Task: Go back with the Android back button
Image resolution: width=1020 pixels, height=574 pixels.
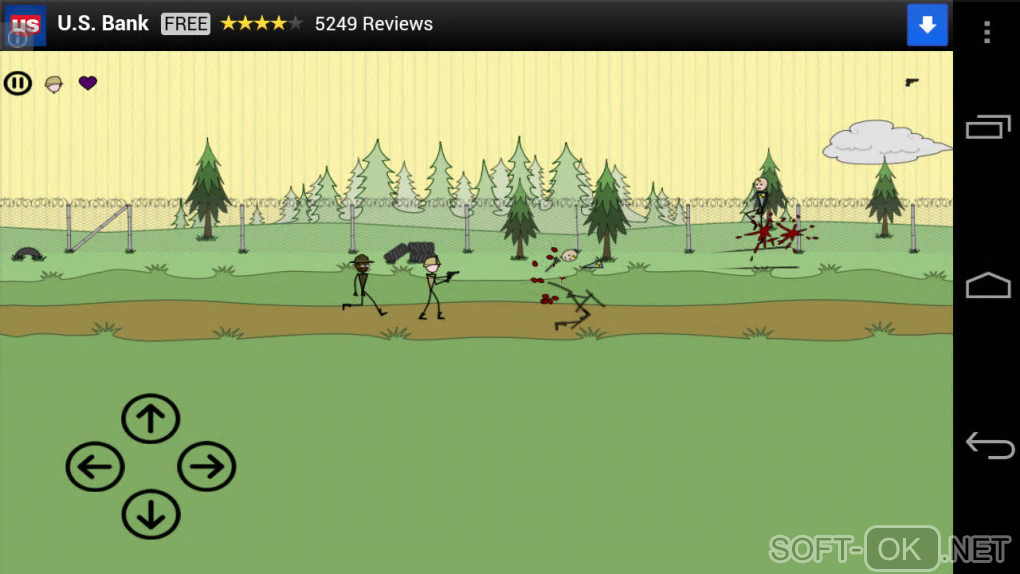Action: click(988, 445)
